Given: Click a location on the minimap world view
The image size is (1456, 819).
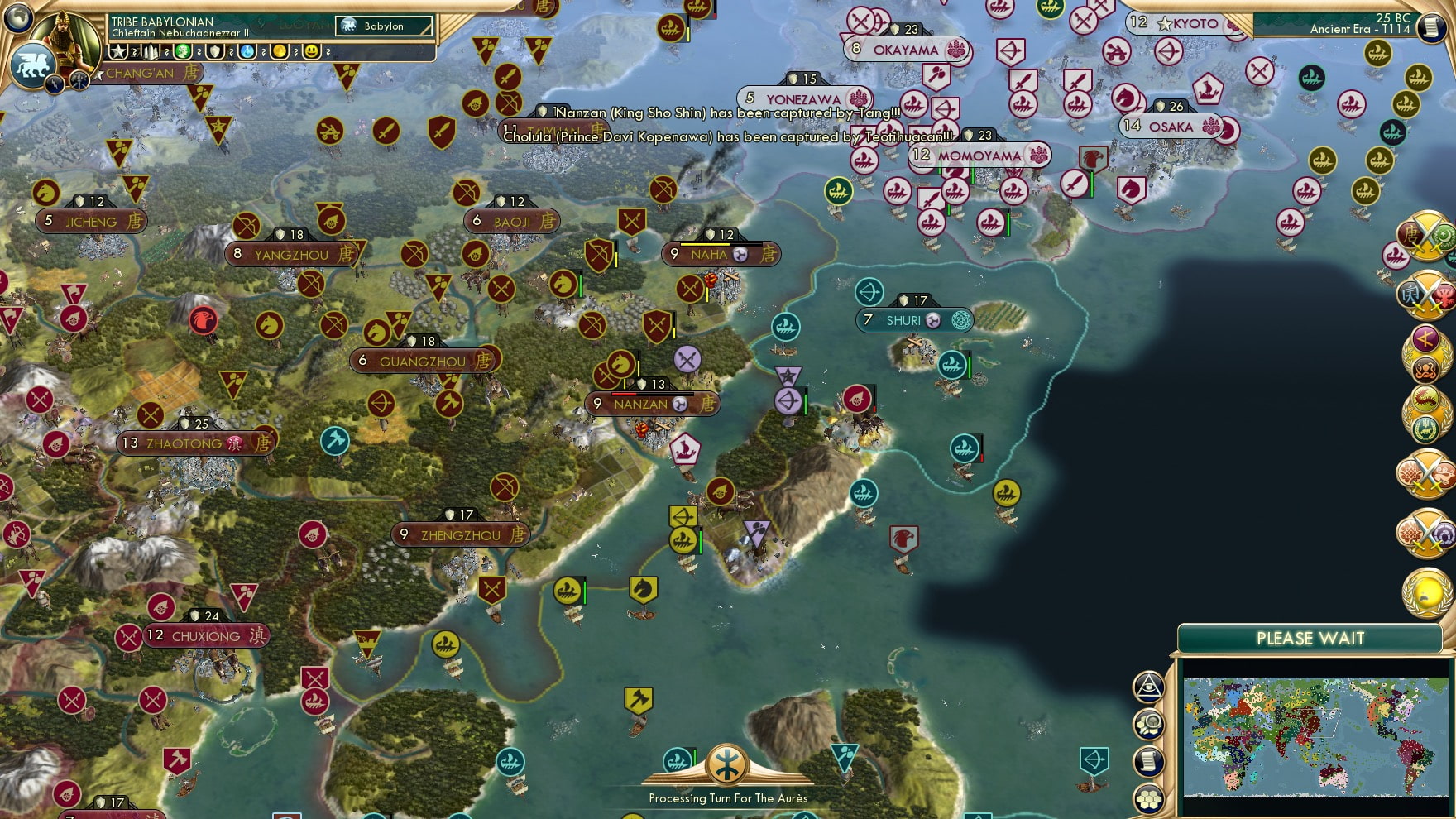Looking at the screenshot, I should click(1315, 736).
